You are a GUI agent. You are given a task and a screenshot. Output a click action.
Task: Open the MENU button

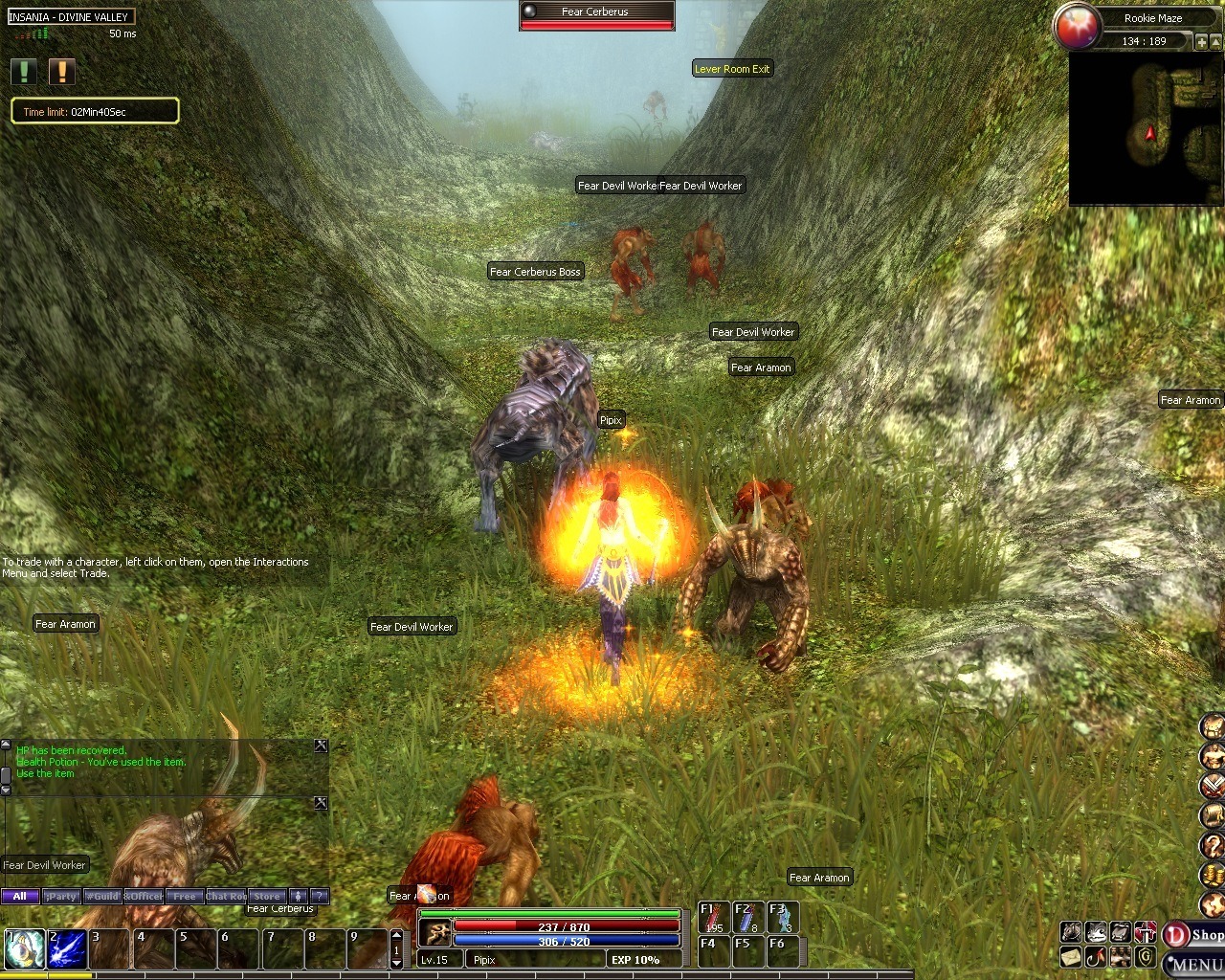coord(1193,964)
